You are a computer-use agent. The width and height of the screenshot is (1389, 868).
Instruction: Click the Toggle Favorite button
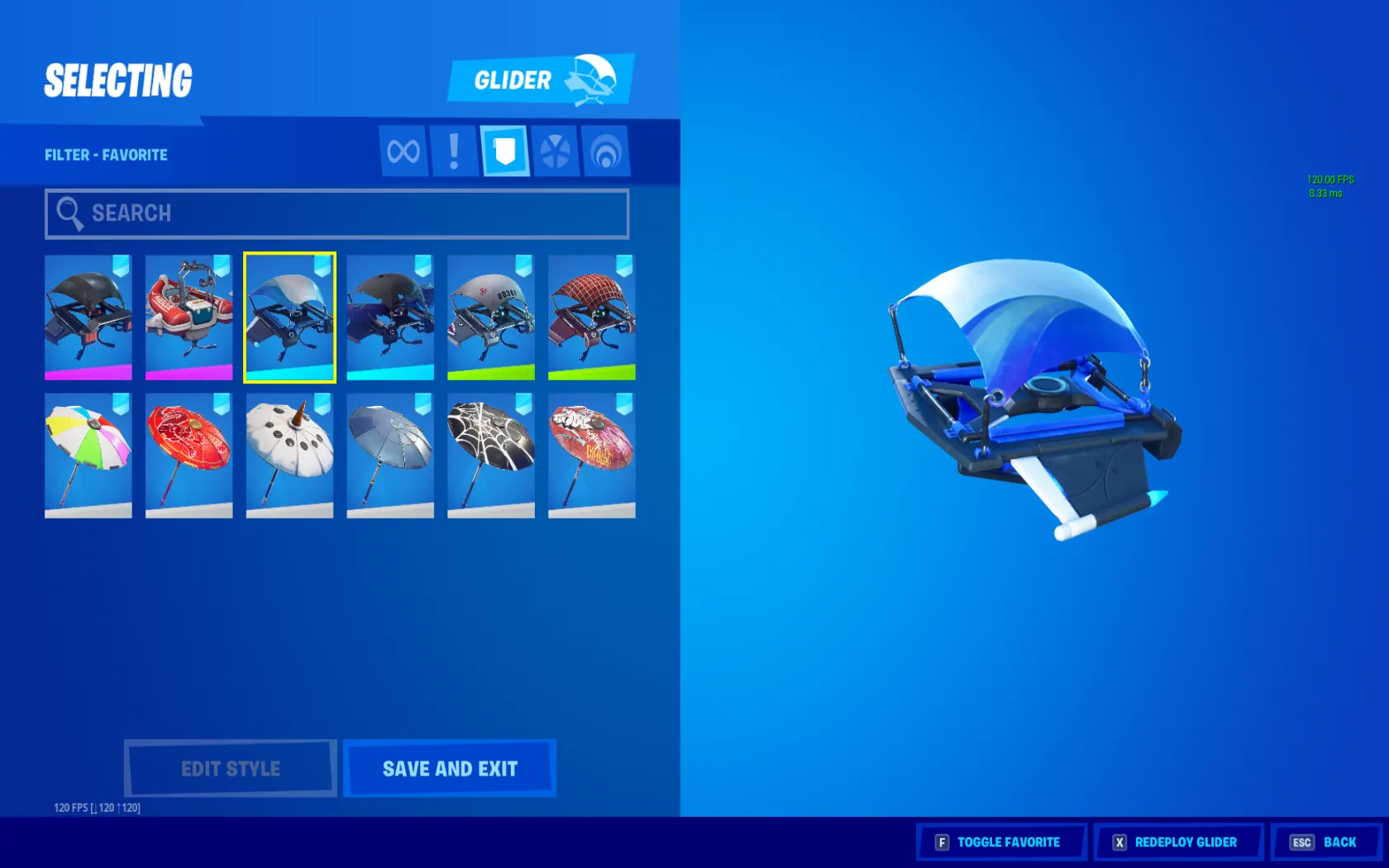[x=1000, y=842]
